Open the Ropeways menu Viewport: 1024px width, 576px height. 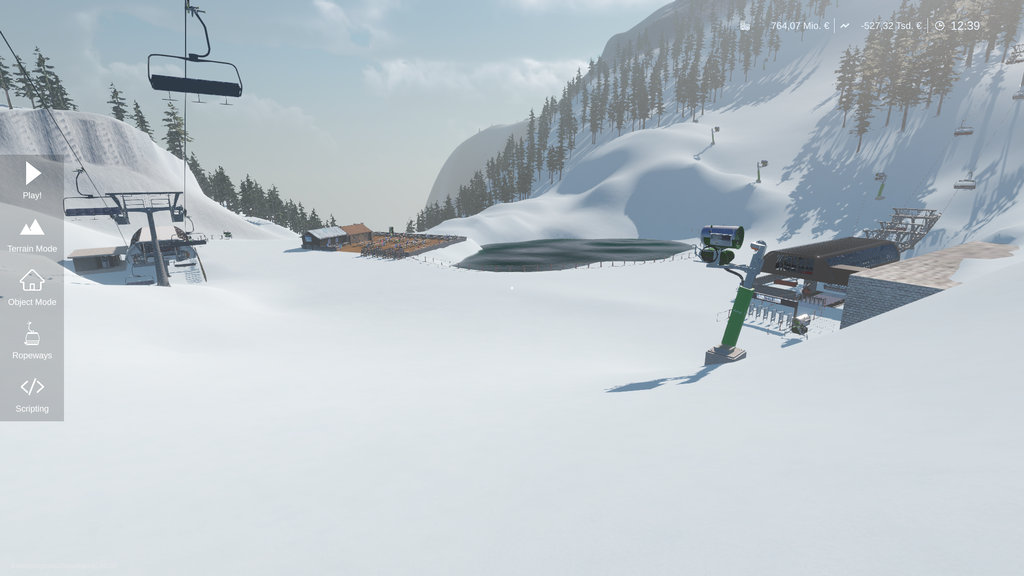tap(32, 340)
